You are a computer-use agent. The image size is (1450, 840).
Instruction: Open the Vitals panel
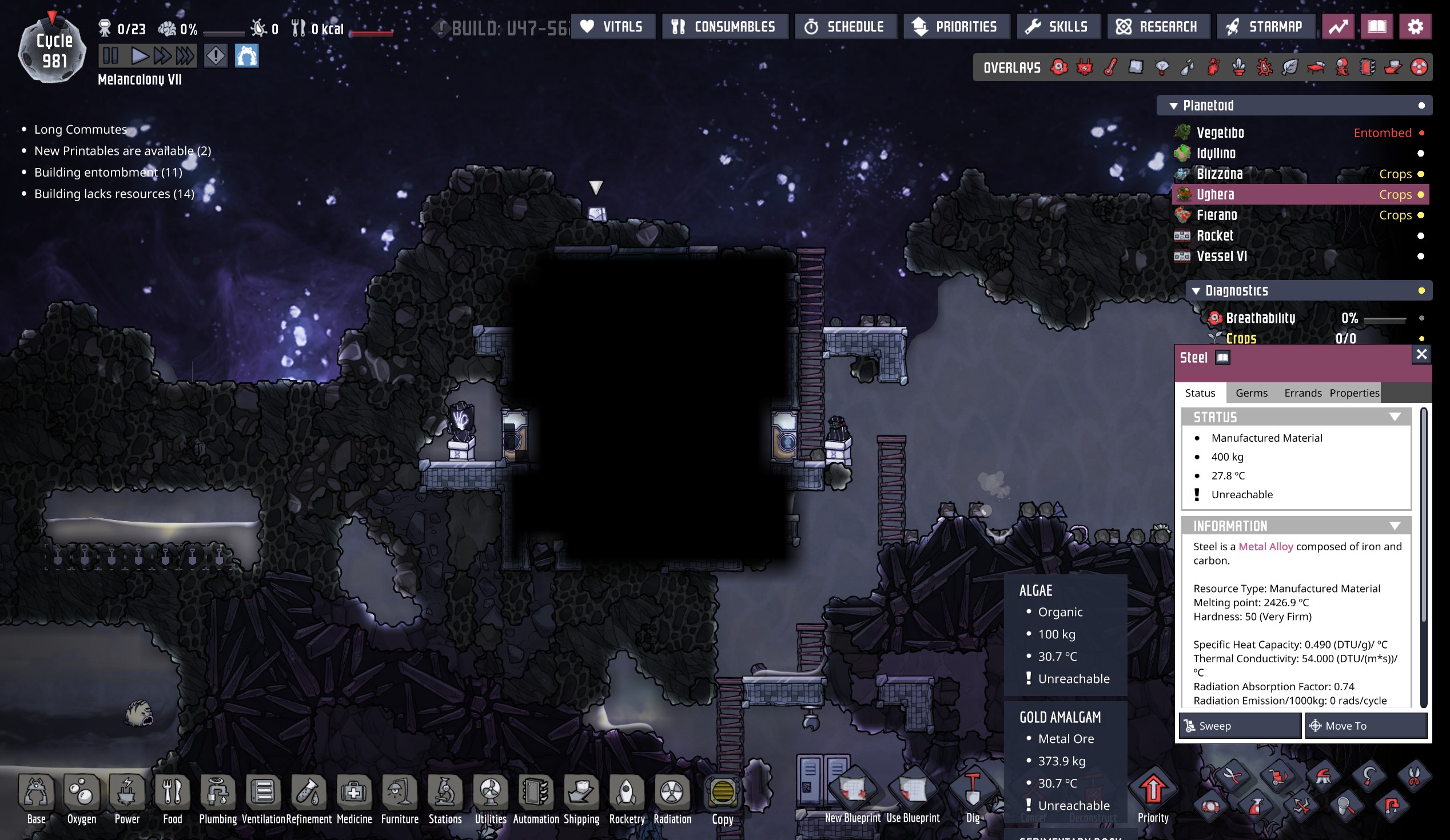click(x=612, y=26)
